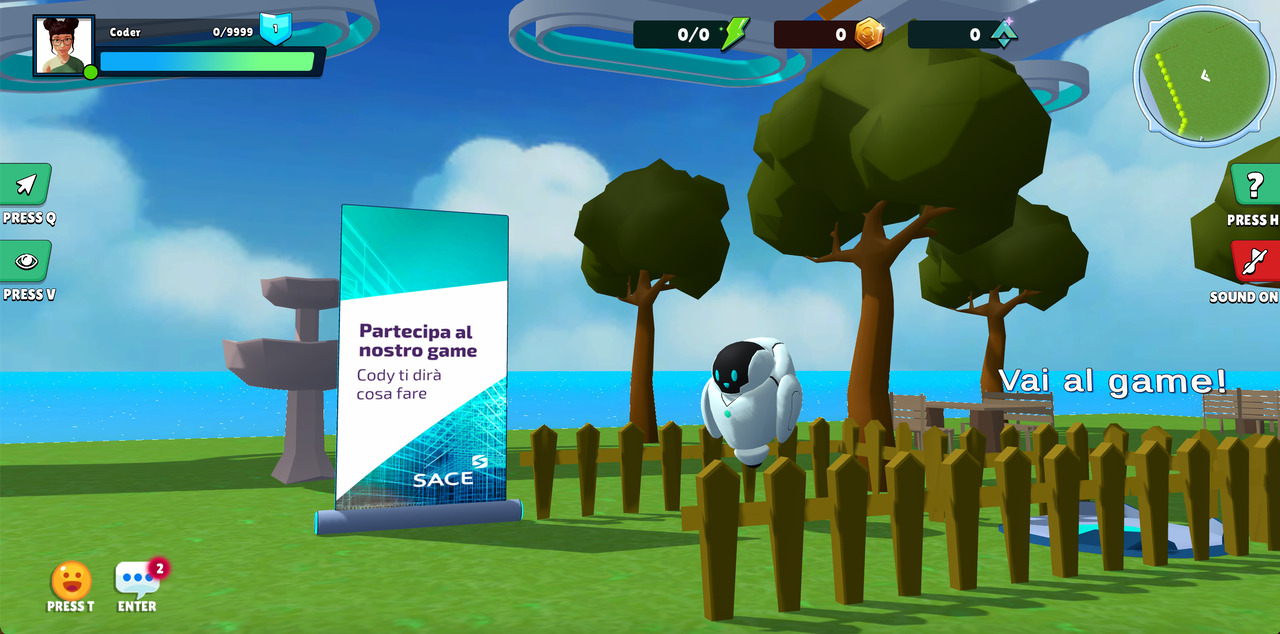
Task: Toggle the red sound mute button
Action: (1254, 262)
